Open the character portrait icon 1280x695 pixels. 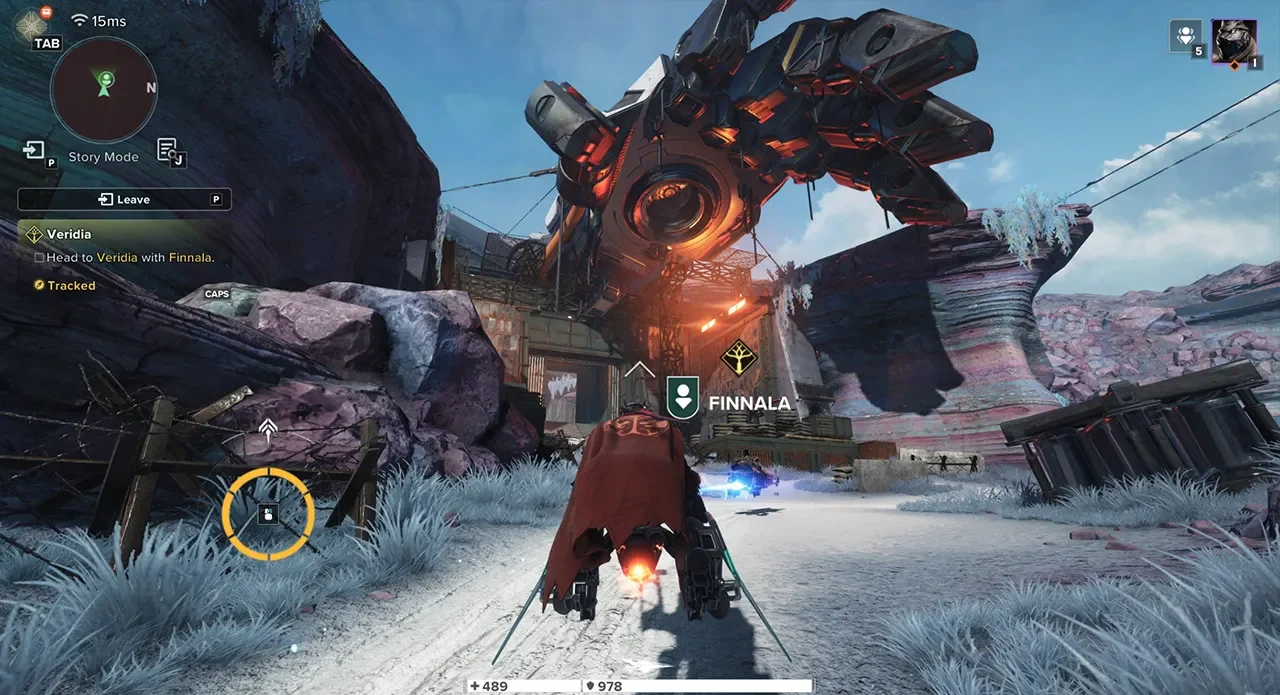coord(1234,42)
